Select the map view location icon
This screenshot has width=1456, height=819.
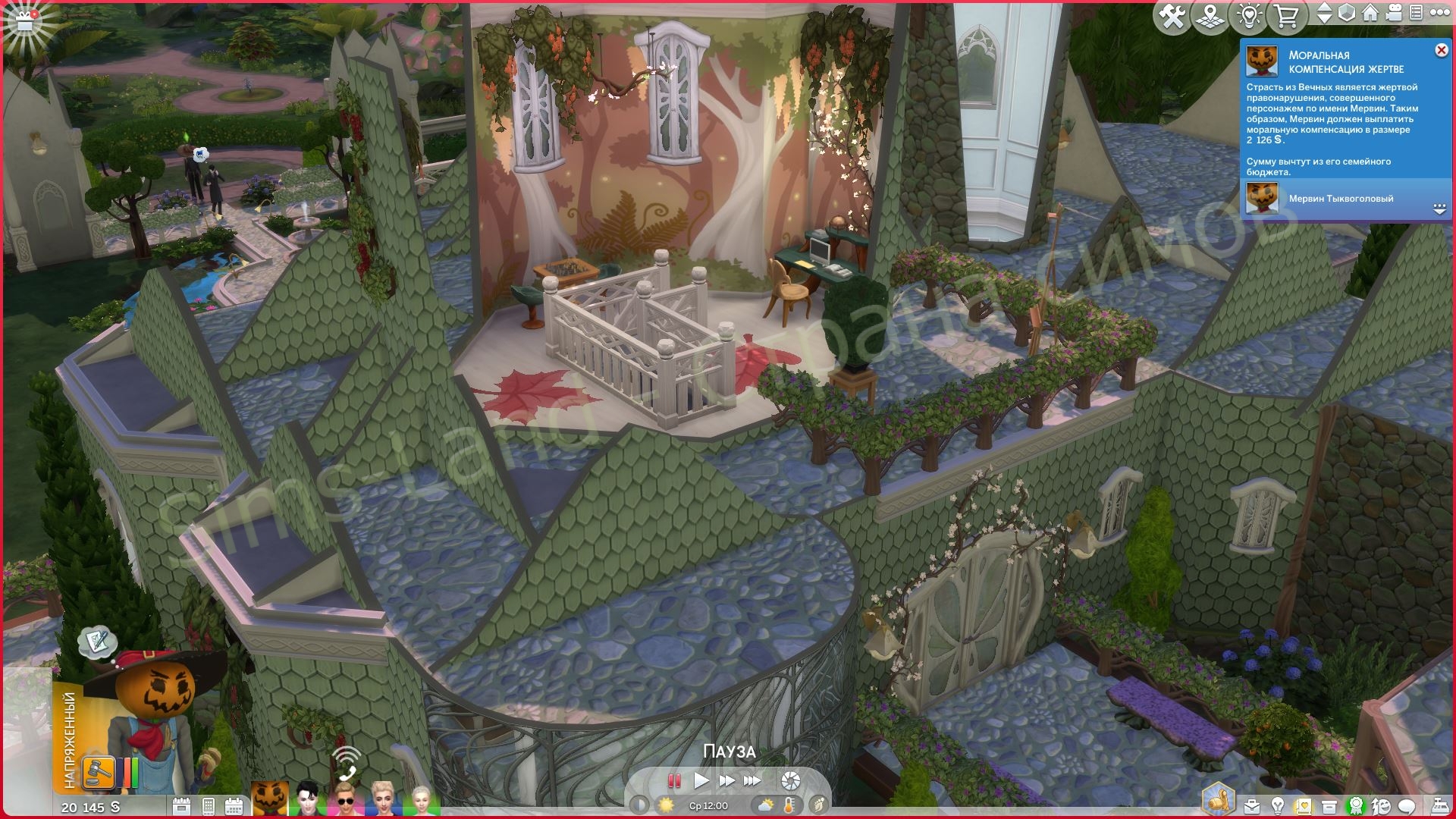tap(1210, 15)
